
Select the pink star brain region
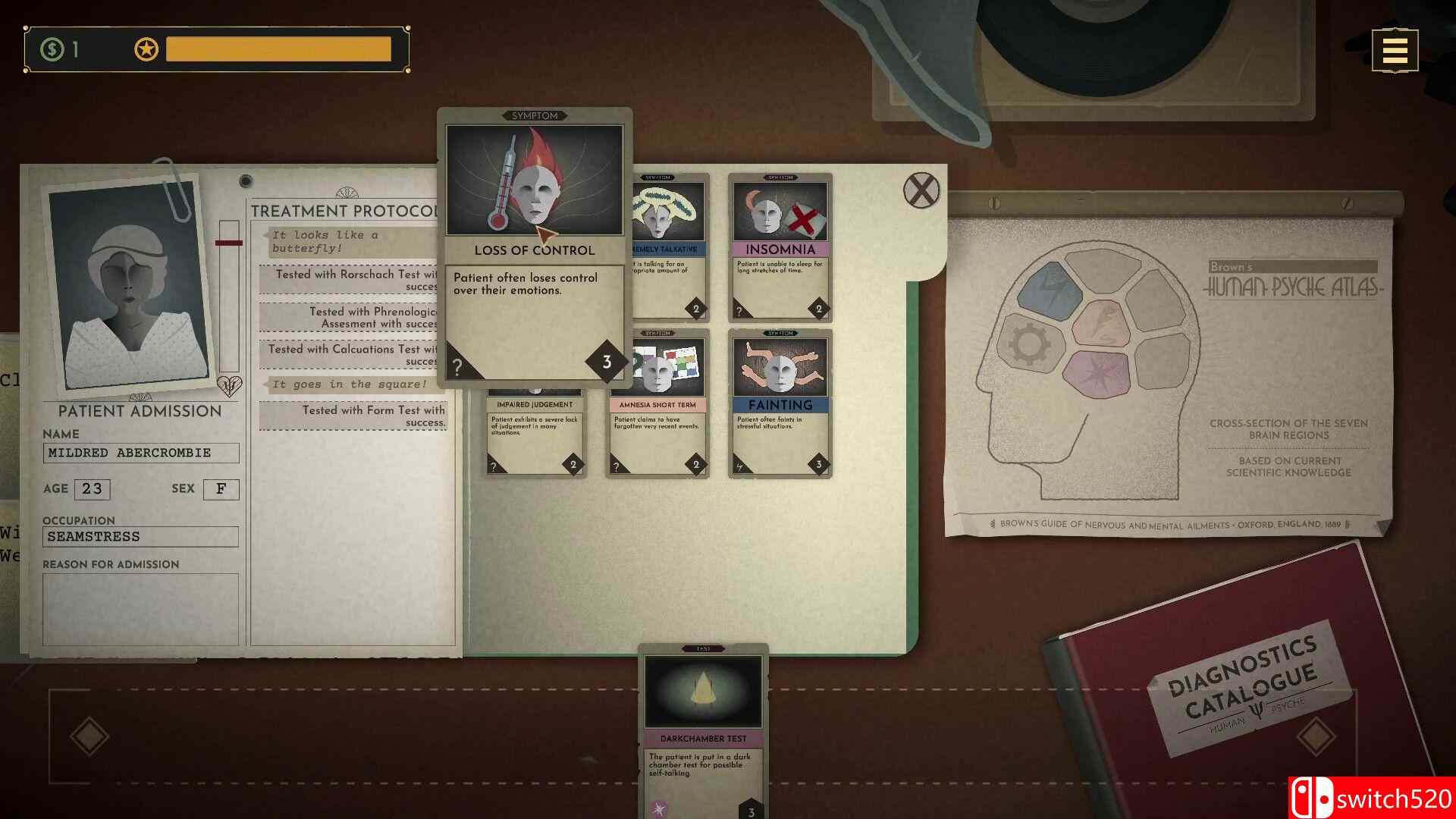1098,374
